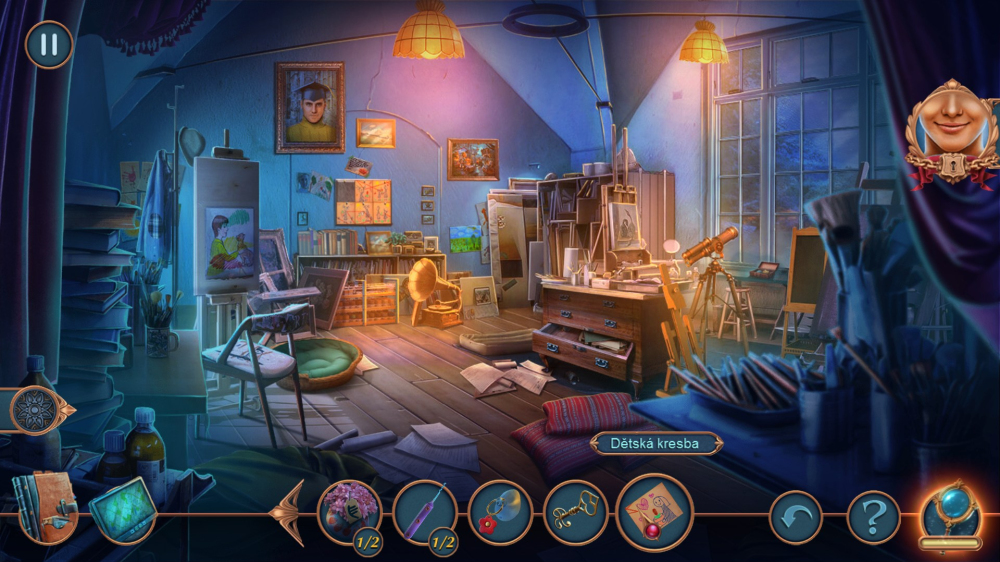The width and height of the screenshot is (1000, 562).
Task: Select the ornate key inventory item
Action: coord(575,513)
